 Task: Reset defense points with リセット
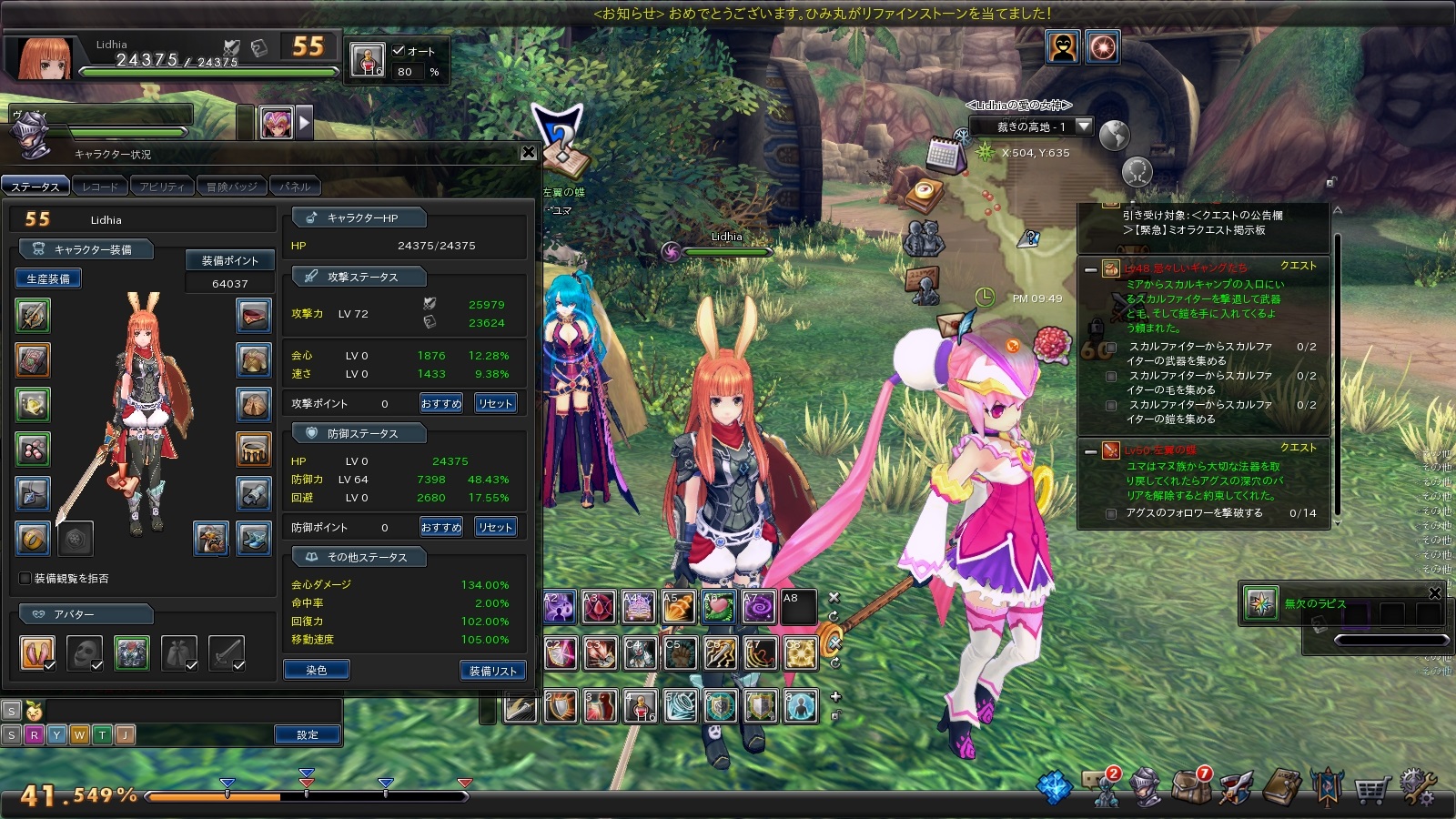coord(496,527)
